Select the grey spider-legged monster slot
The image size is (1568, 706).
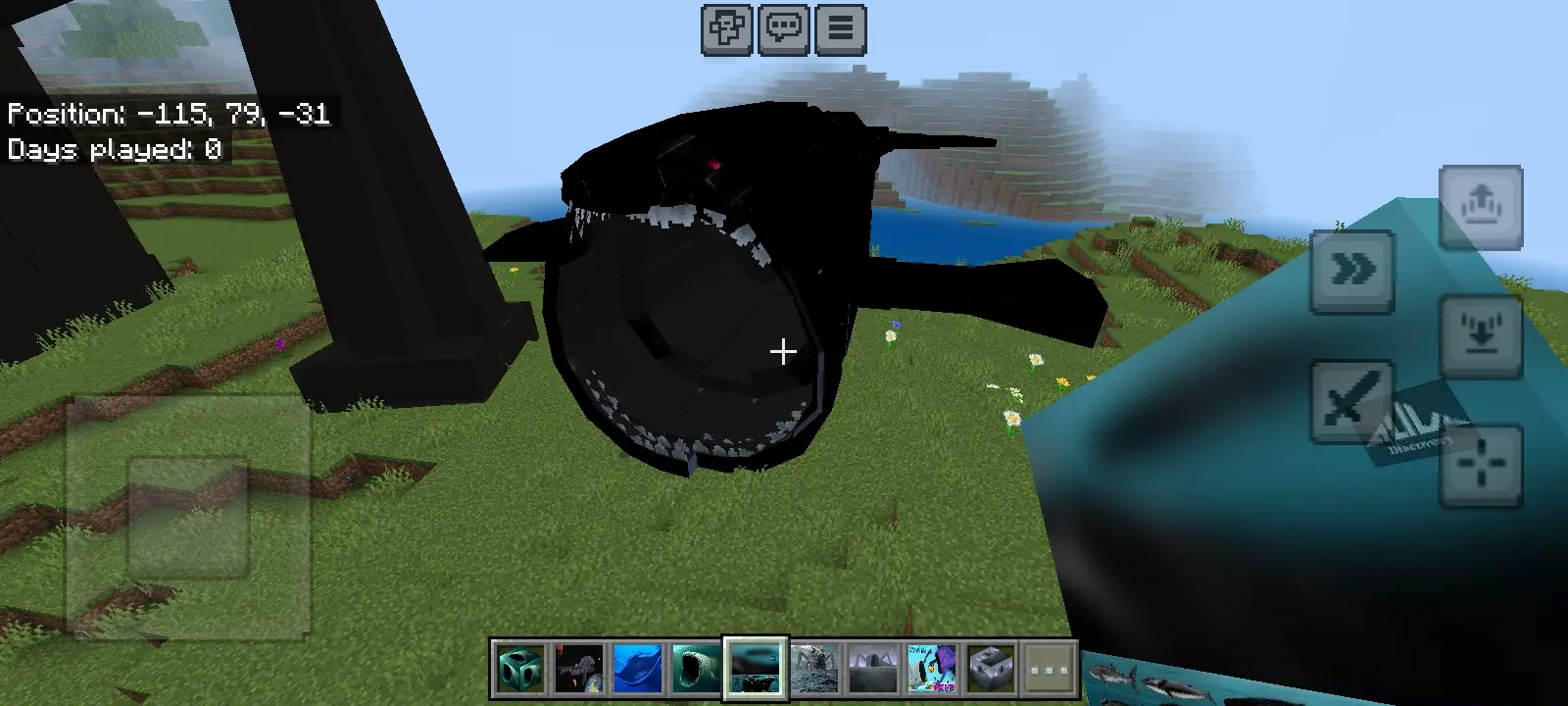pyautogui.click(x=814, y=669)
